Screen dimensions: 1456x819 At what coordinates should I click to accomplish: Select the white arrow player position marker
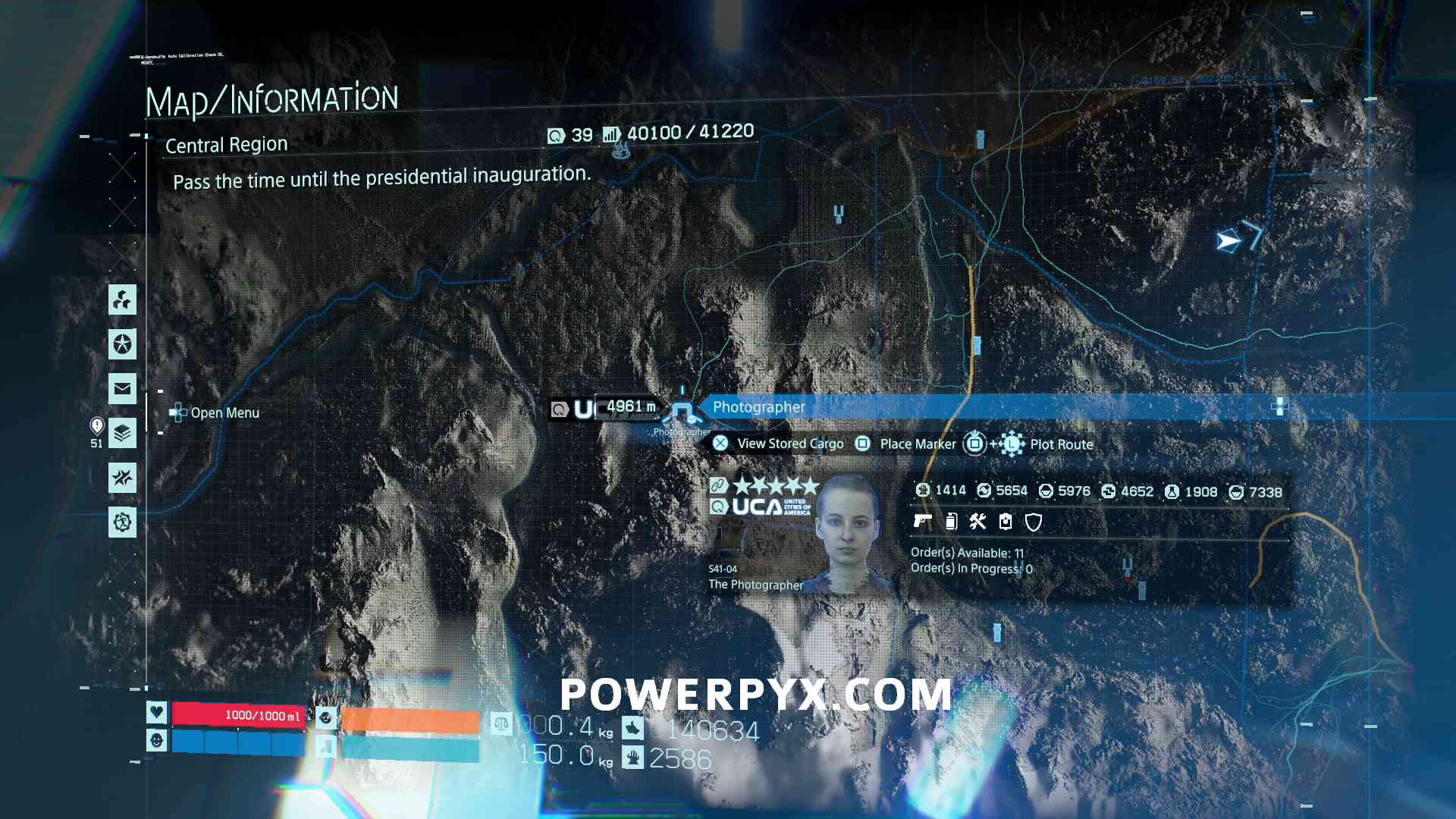[1228, 241]
